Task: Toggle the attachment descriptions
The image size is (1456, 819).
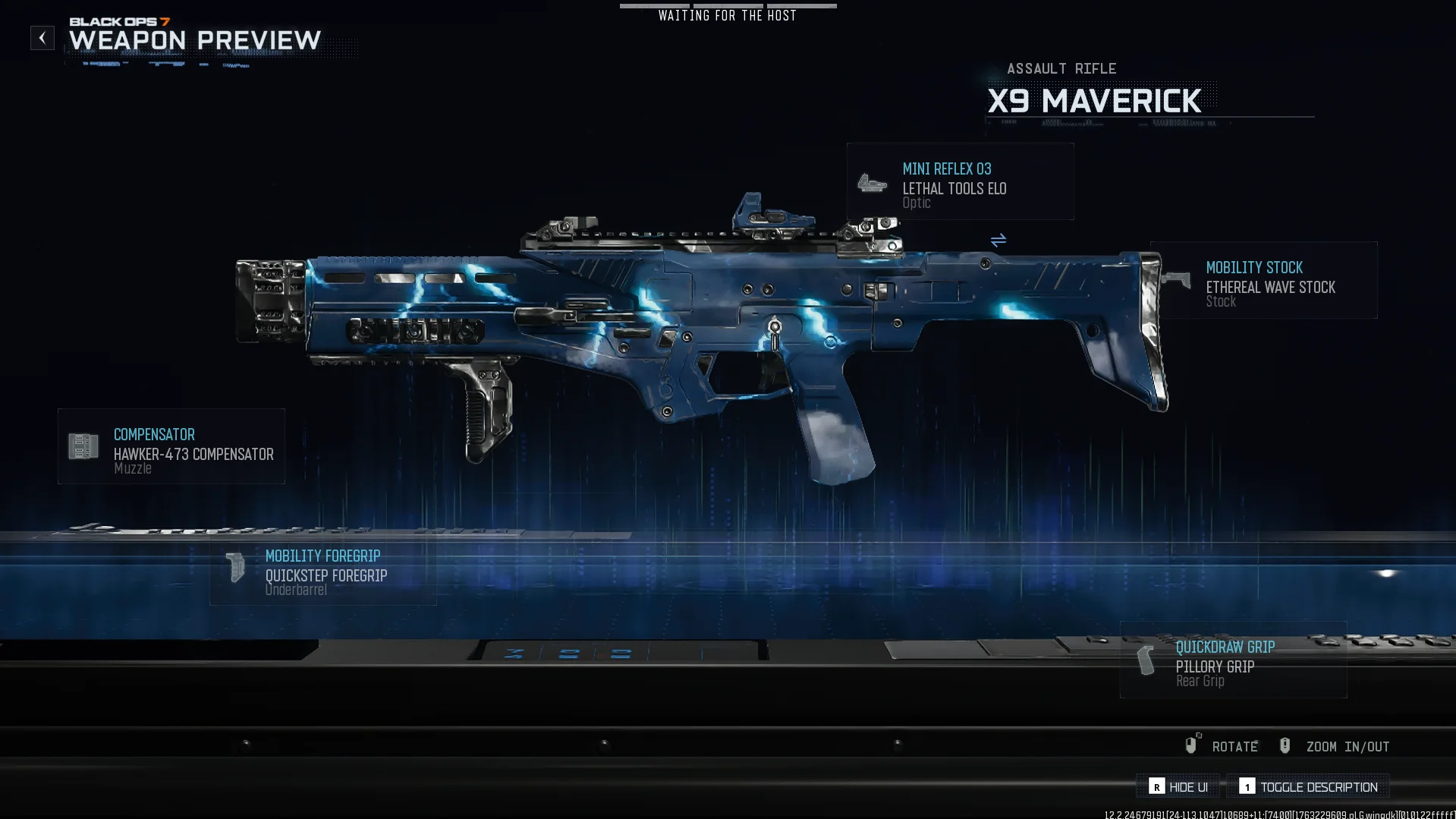Action: click(1308, 787)
